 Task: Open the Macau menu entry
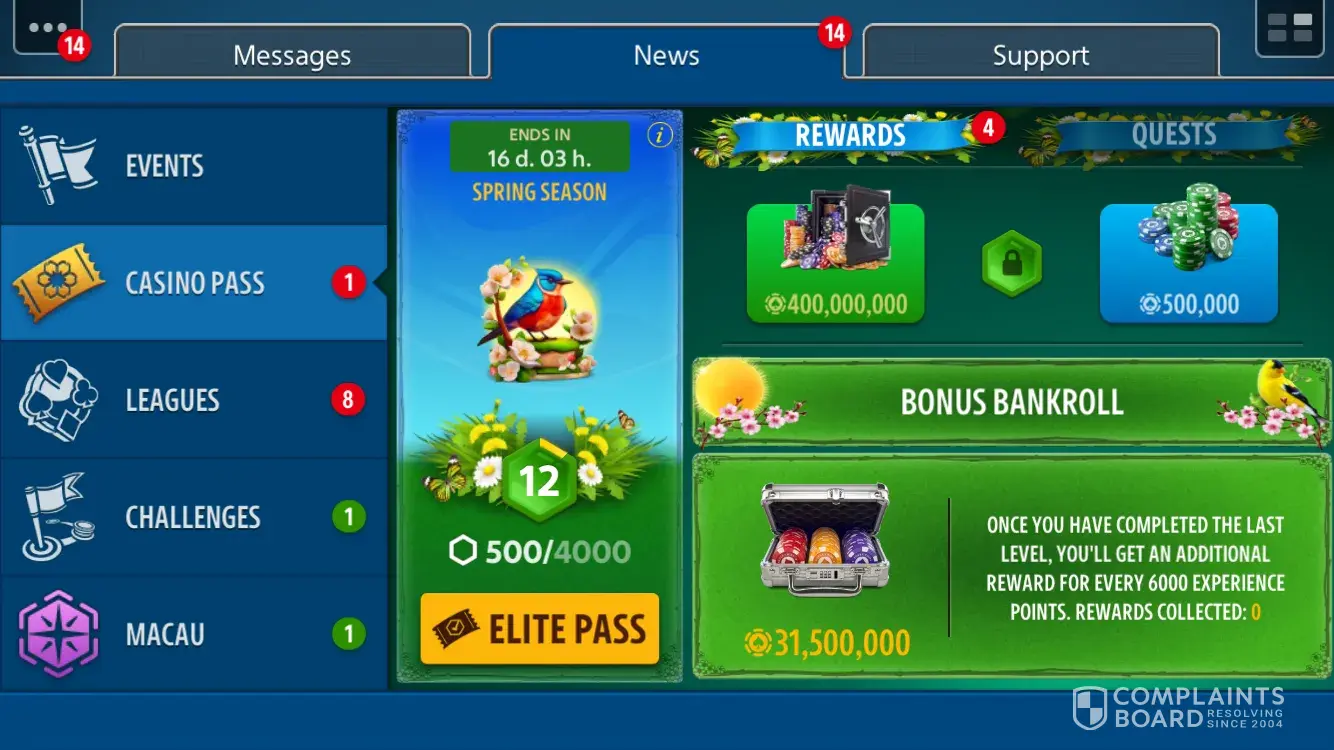pos(193,634)
